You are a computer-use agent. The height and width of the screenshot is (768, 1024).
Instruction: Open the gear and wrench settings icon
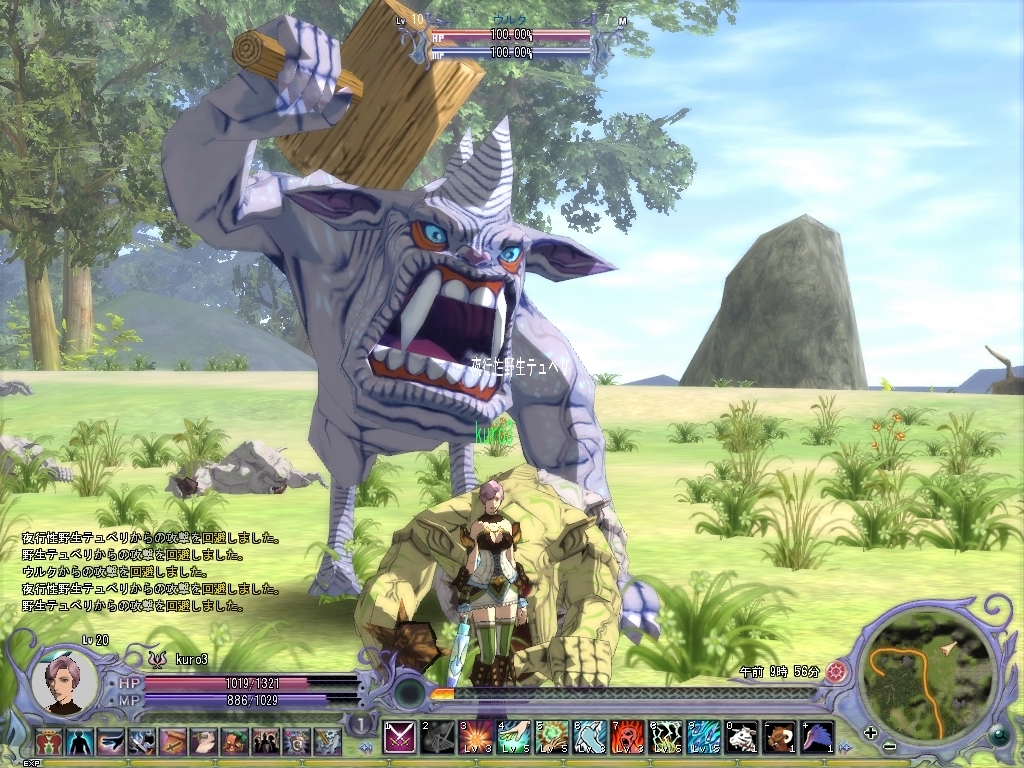[x=329, y=741]
